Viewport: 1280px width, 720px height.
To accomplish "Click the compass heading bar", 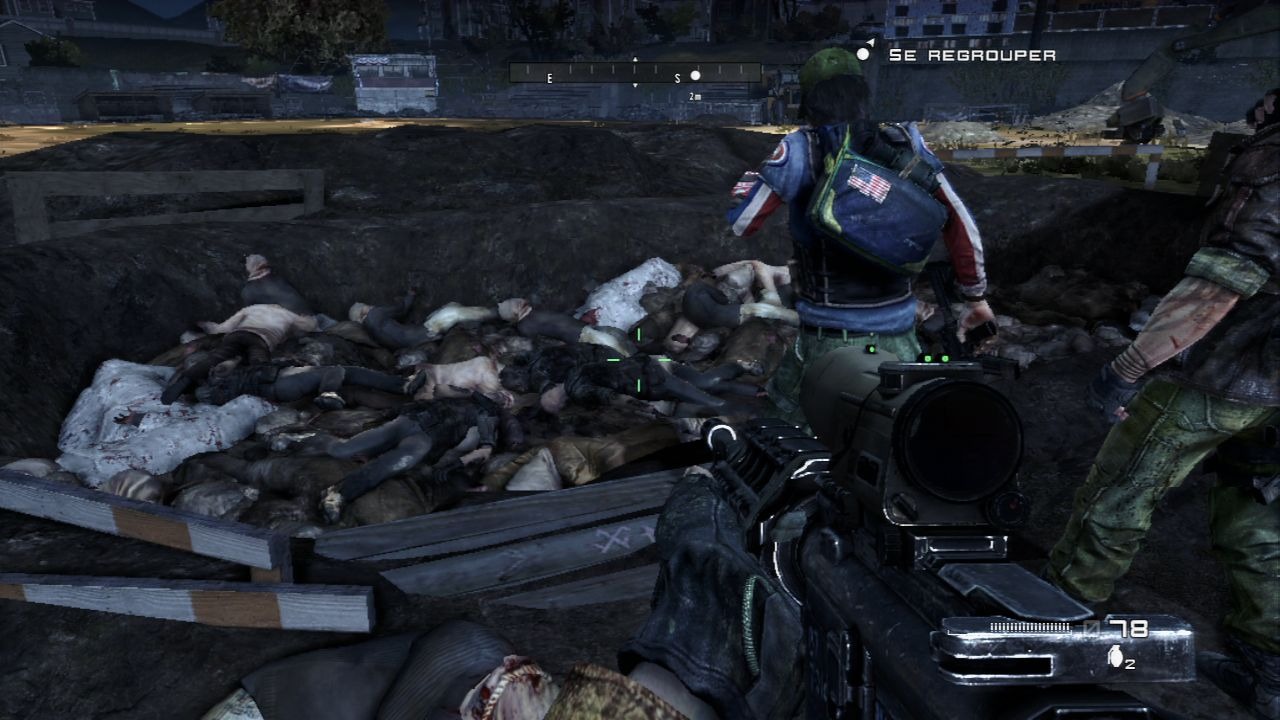I will point(635,73).
